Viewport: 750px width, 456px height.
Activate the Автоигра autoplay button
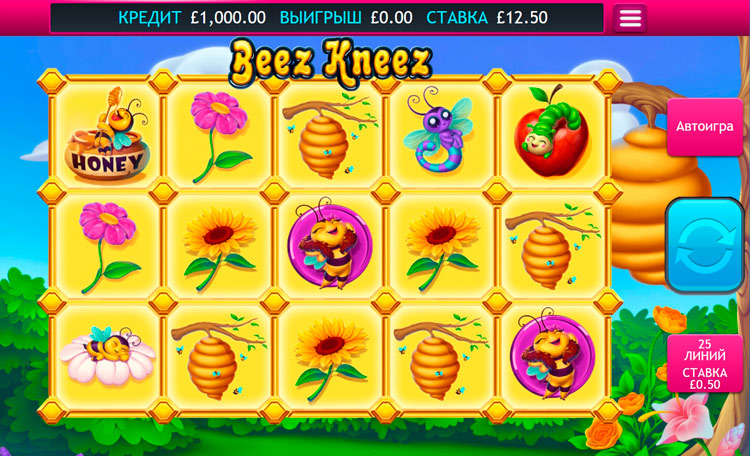tap(704, 127)
